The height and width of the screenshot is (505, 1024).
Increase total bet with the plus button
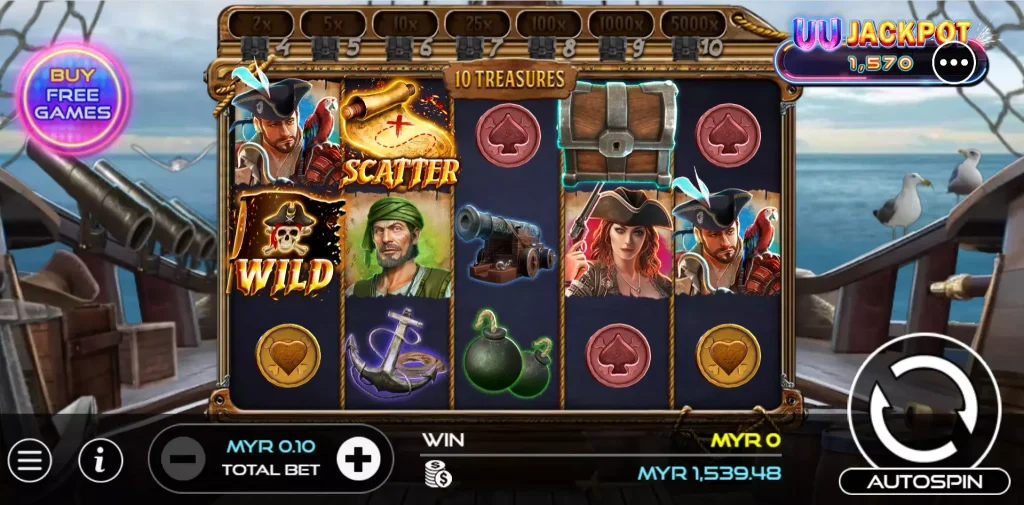357,460
